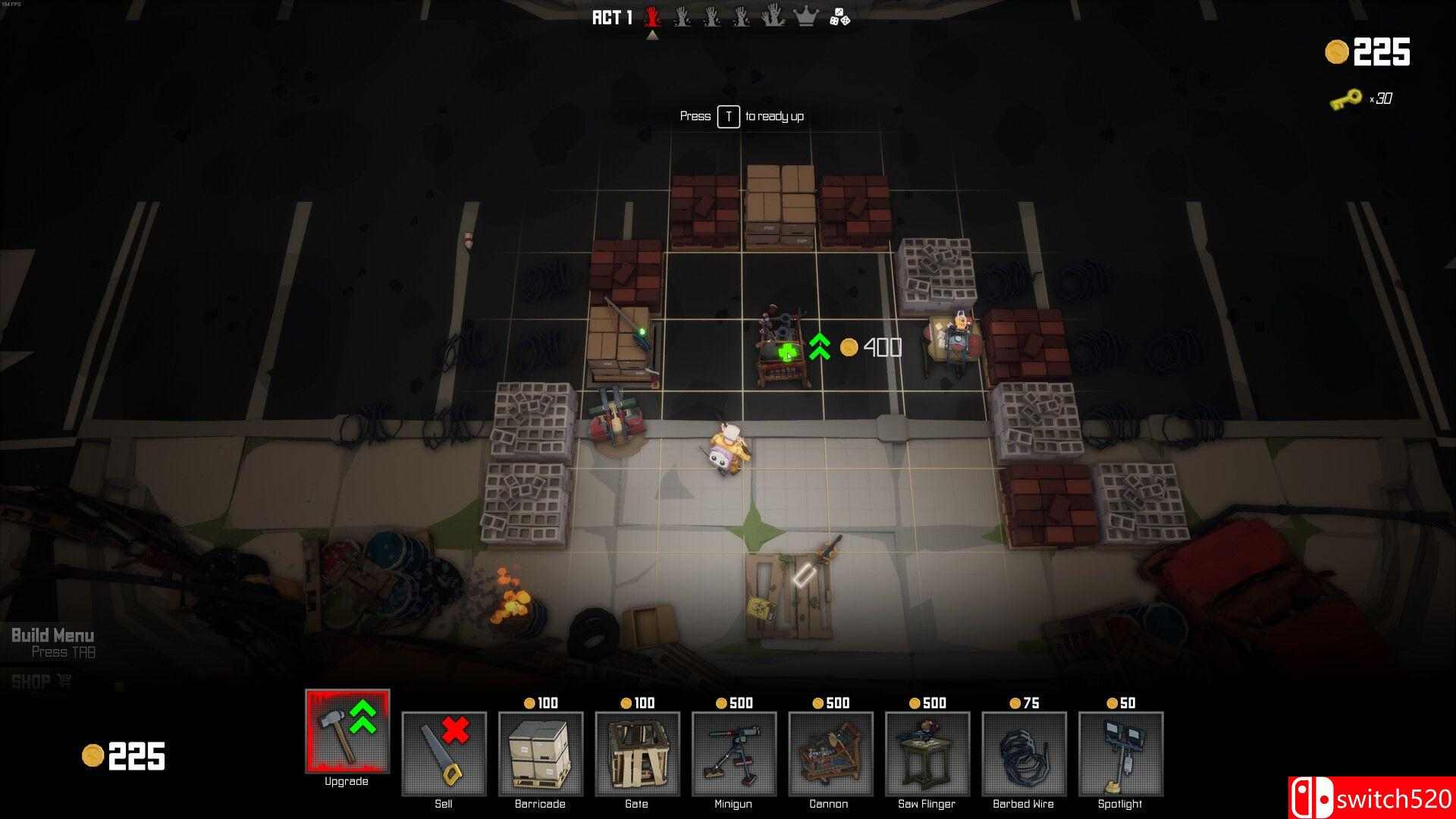Image resolution: width=1456 pixels, height=819 pixels.
Task: Select the Cannon build slot
Action: [830, 754]
